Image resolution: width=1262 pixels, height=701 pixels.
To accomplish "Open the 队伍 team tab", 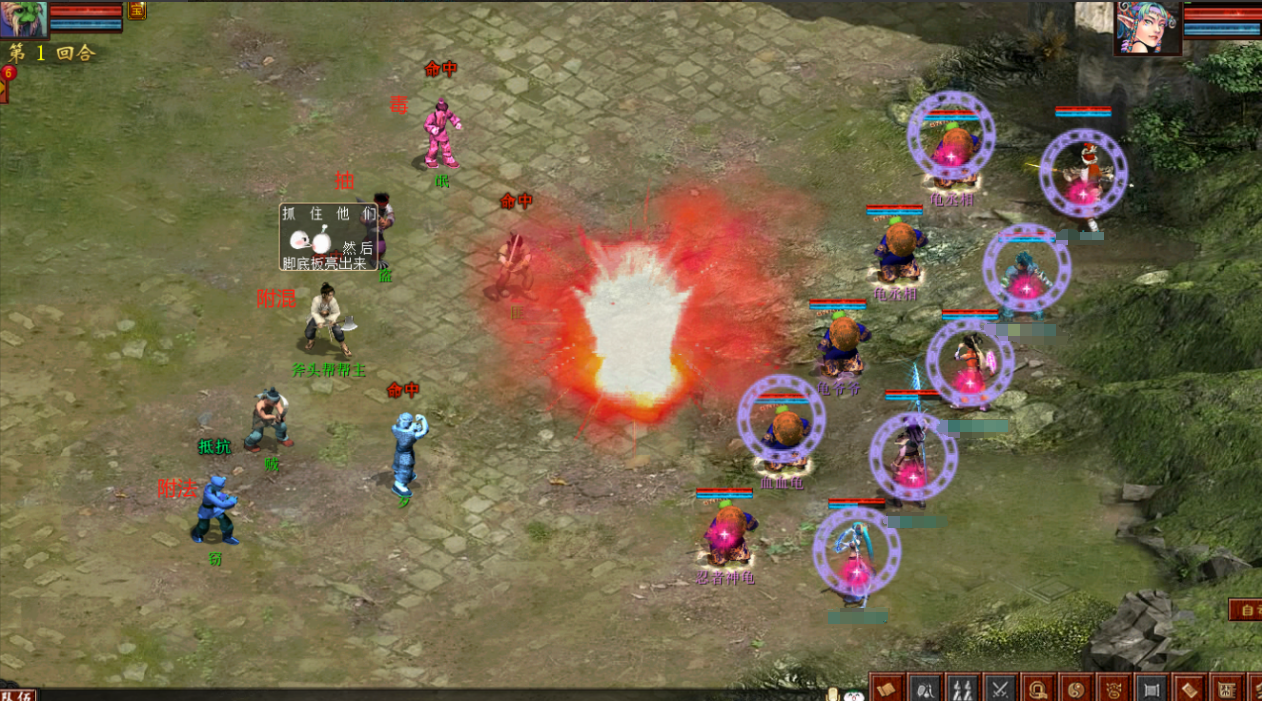I will (18, 694).
